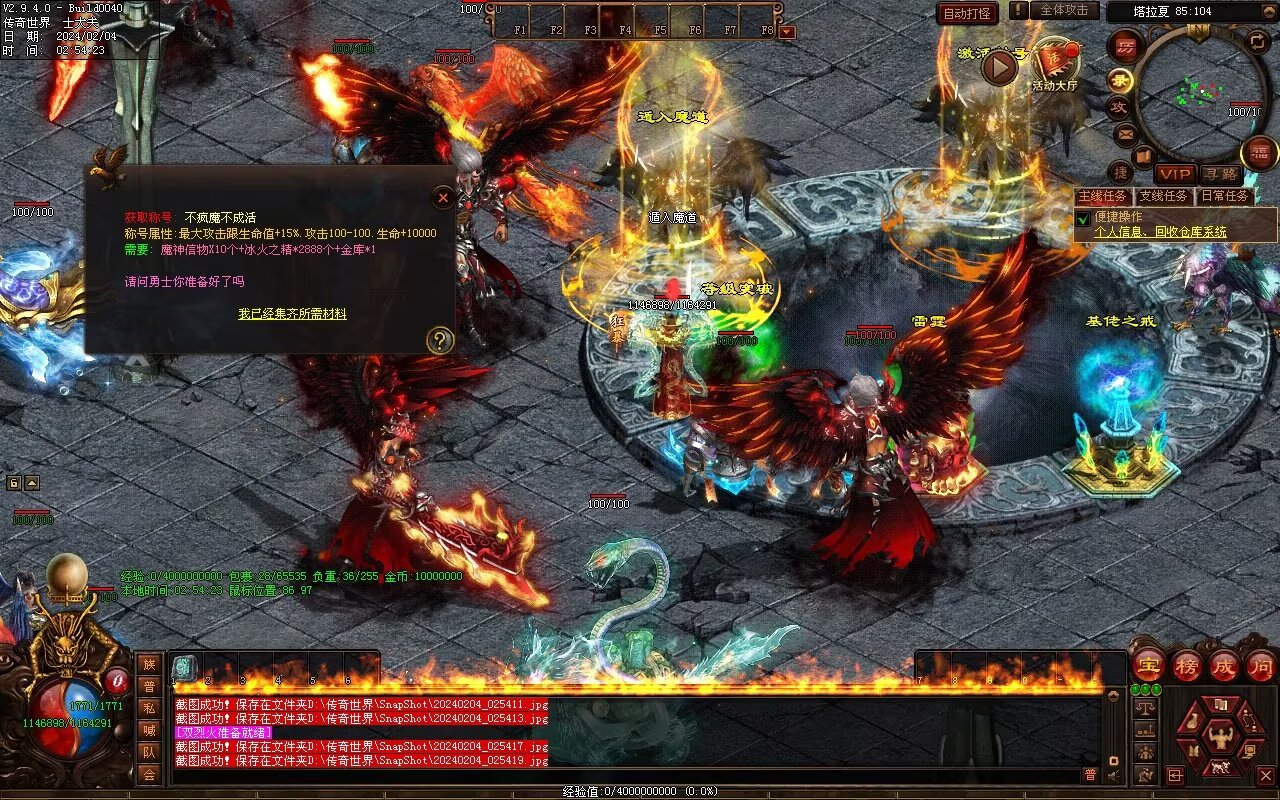The height and width of the screenshot is (800, 1280).
Task: Activate the 寻路 pathfinding button
Action: point(1220,175)
